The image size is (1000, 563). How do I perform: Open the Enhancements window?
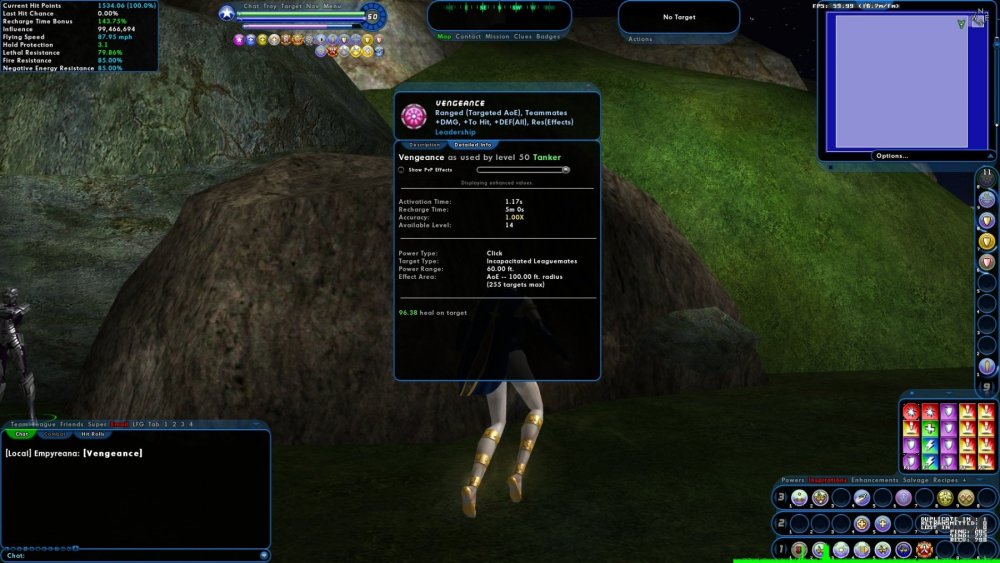(x=874, y=480)
